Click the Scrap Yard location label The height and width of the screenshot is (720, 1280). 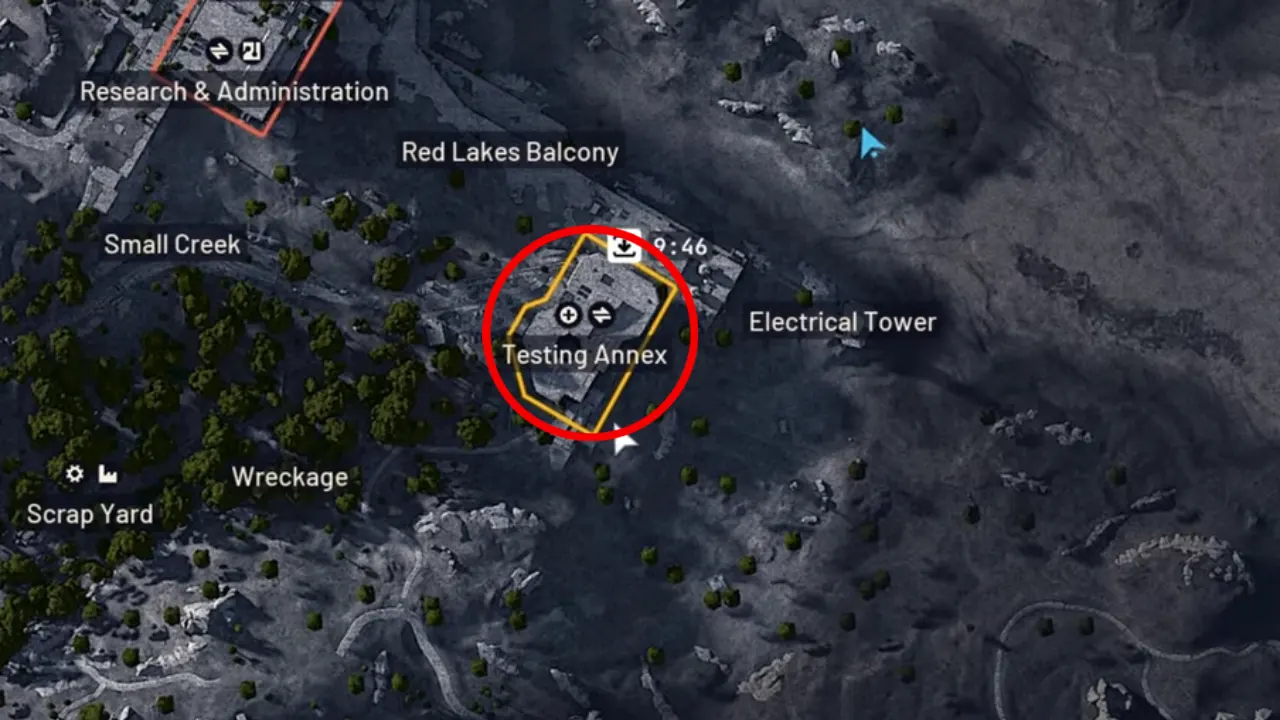click(91, 514)
